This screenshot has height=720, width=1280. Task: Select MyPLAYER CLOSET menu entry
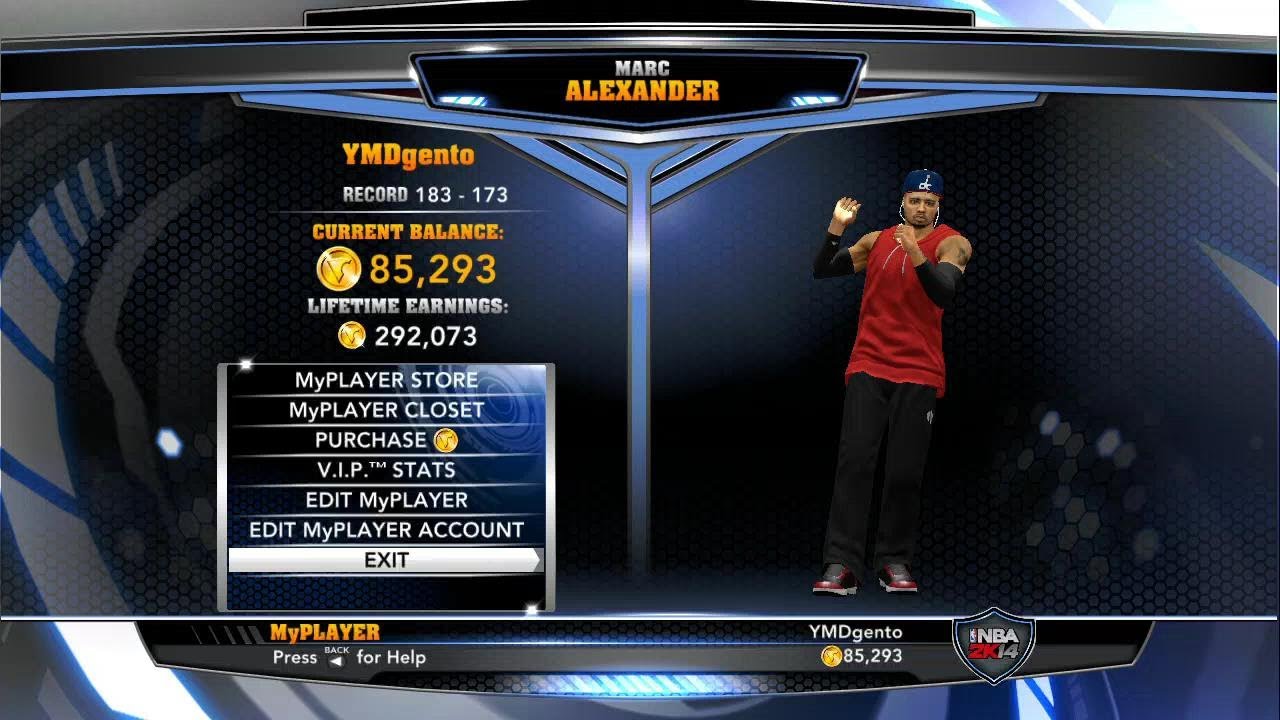[x=386, y=410]
